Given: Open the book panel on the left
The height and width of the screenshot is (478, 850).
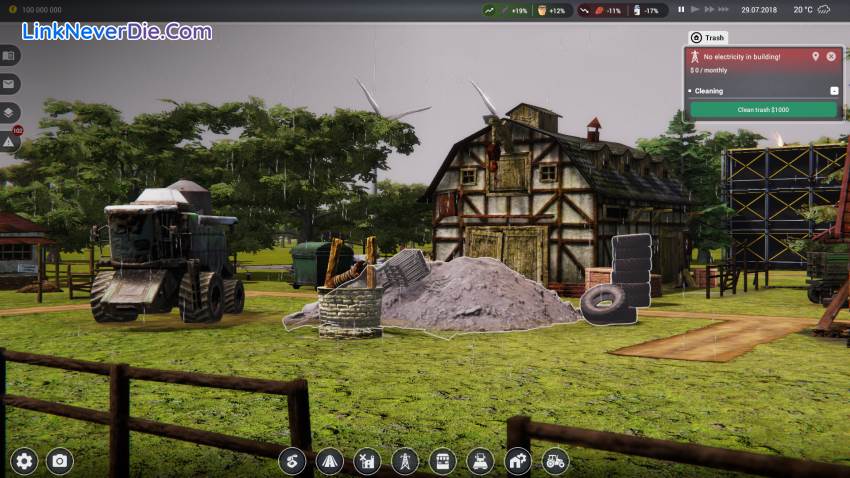Looking at the screenshot, I should click(9, 56).
